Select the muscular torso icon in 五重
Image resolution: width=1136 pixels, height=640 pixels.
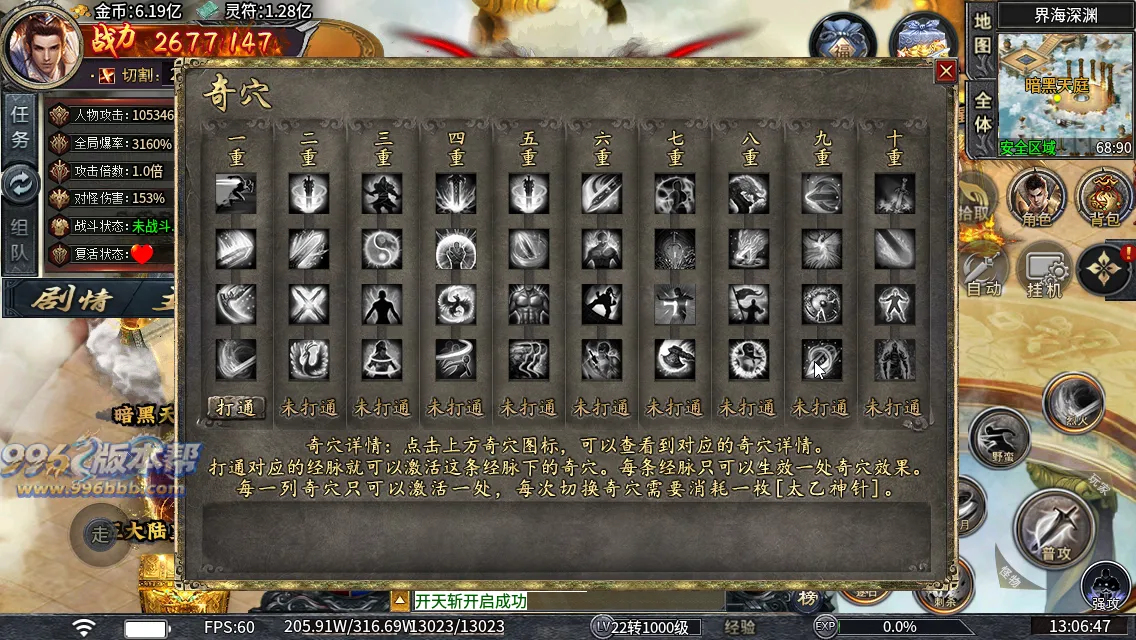[x=529, y=304]
